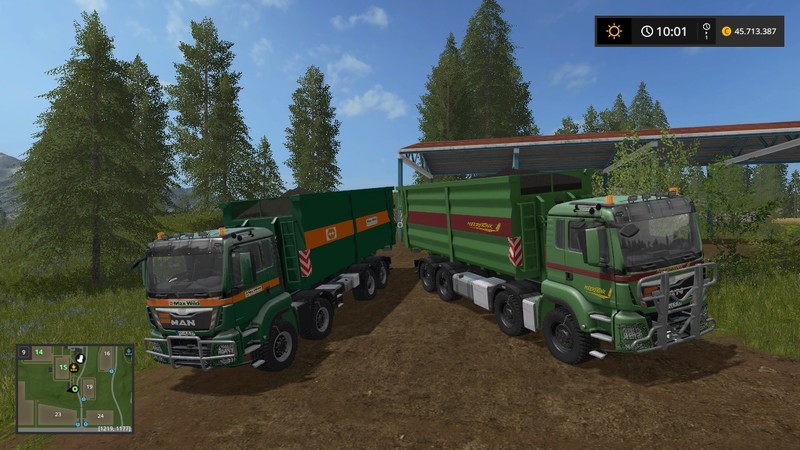
Task: Select field 23 on the minimap
Action: pyautogui.click(x=58, y=413)
